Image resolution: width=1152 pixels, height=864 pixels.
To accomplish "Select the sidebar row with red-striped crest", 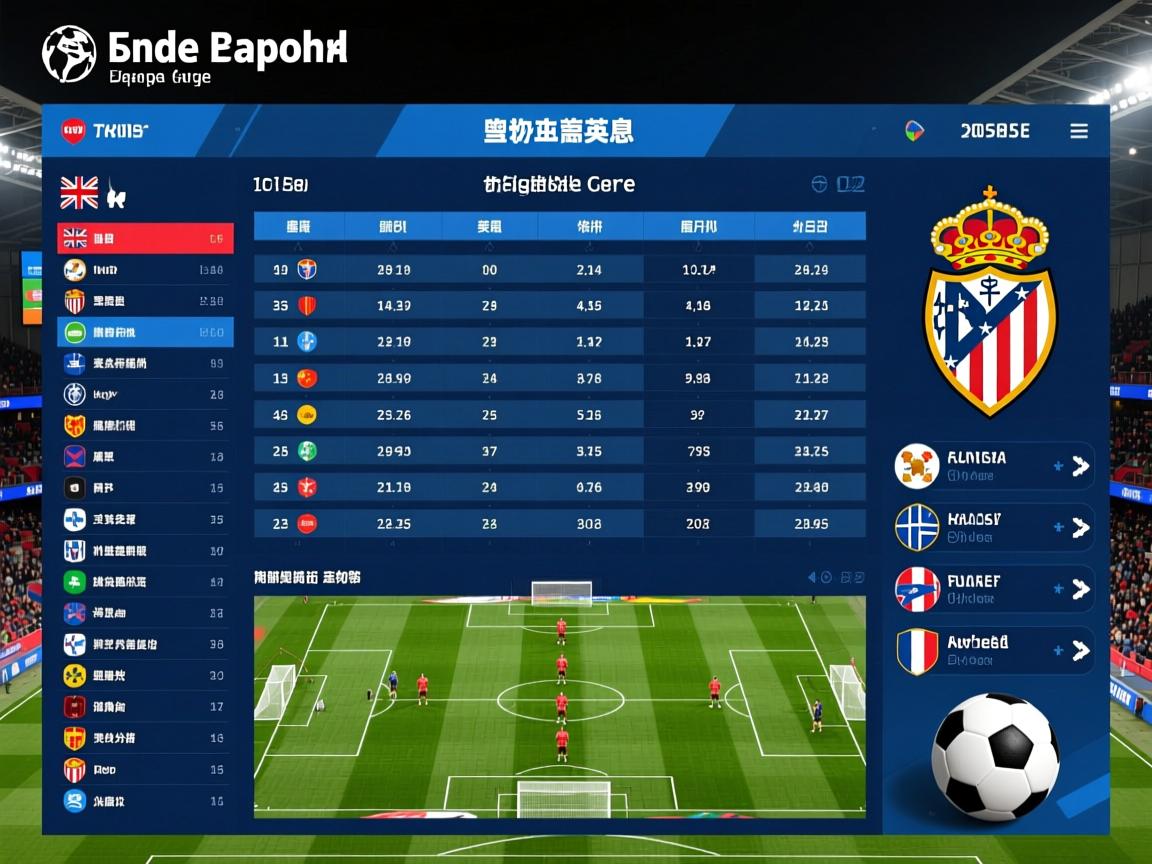I will [x=145, y=301].
